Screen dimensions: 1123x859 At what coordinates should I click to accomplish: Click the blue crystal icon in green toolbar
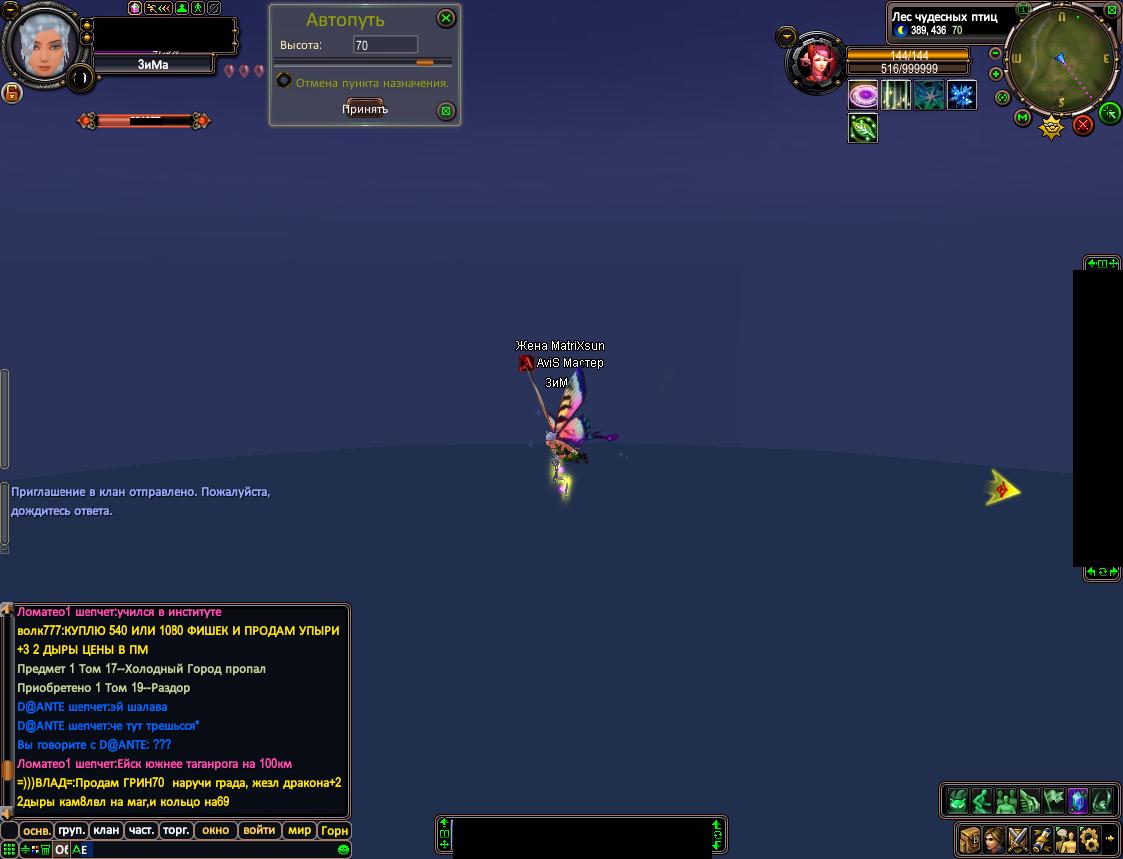[1077, 801]
